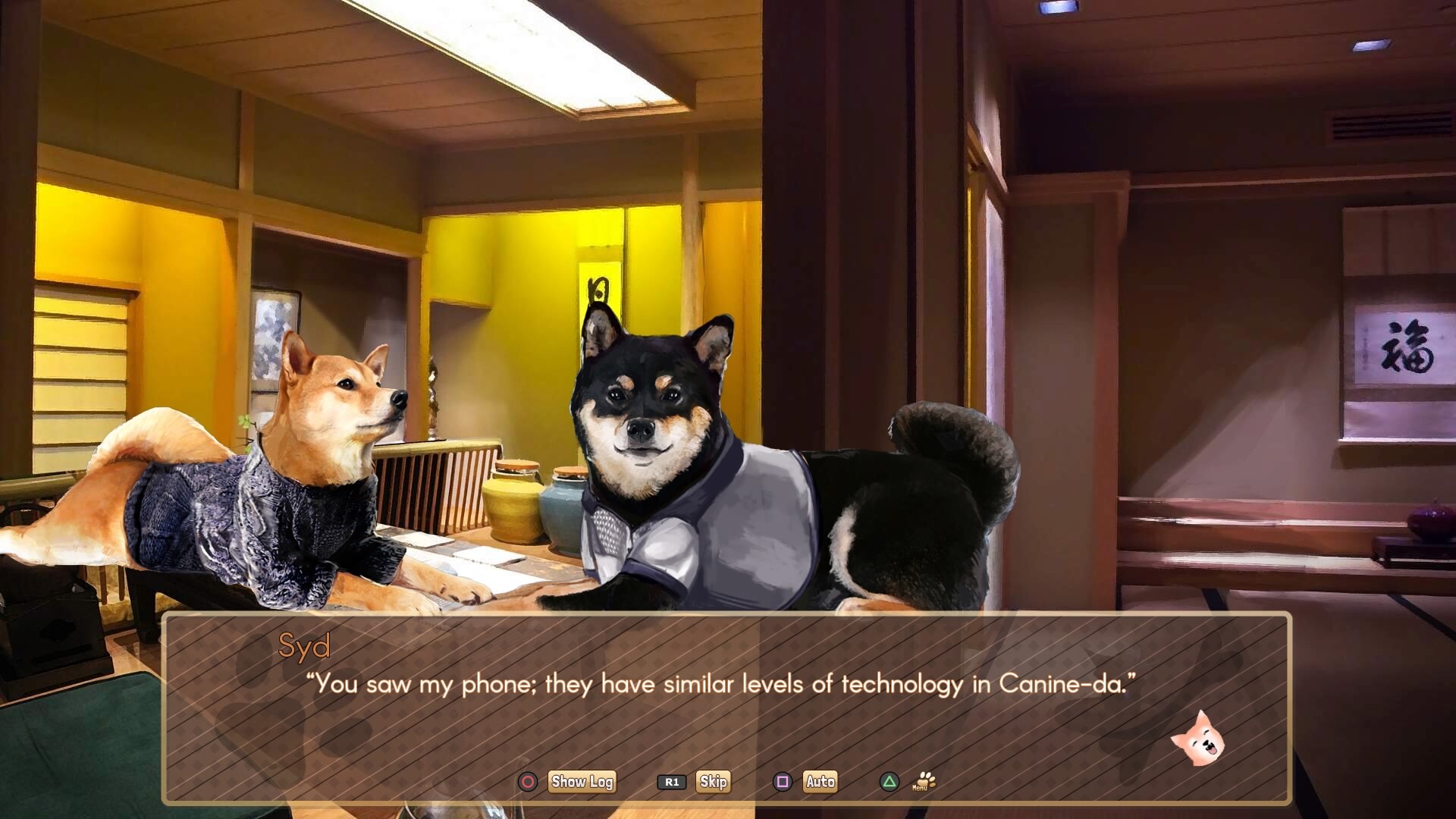Select the circle button icon beside Show Log
Viewport: 1456px width, 819px height.
529,782
